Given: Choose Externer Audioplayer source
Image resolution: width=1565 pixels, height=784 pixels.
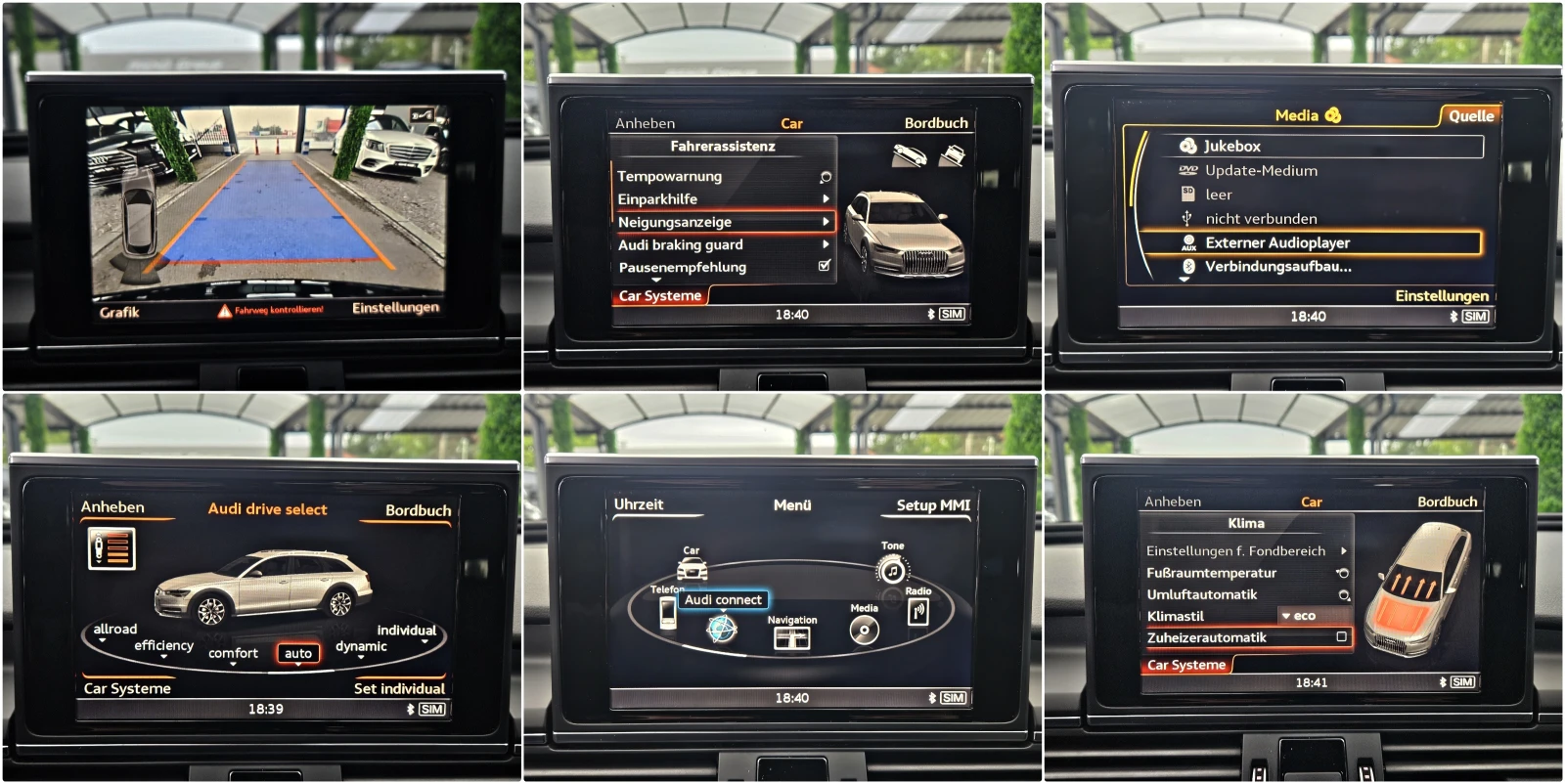Looking at the screenshot, I should click(1276, 242).
